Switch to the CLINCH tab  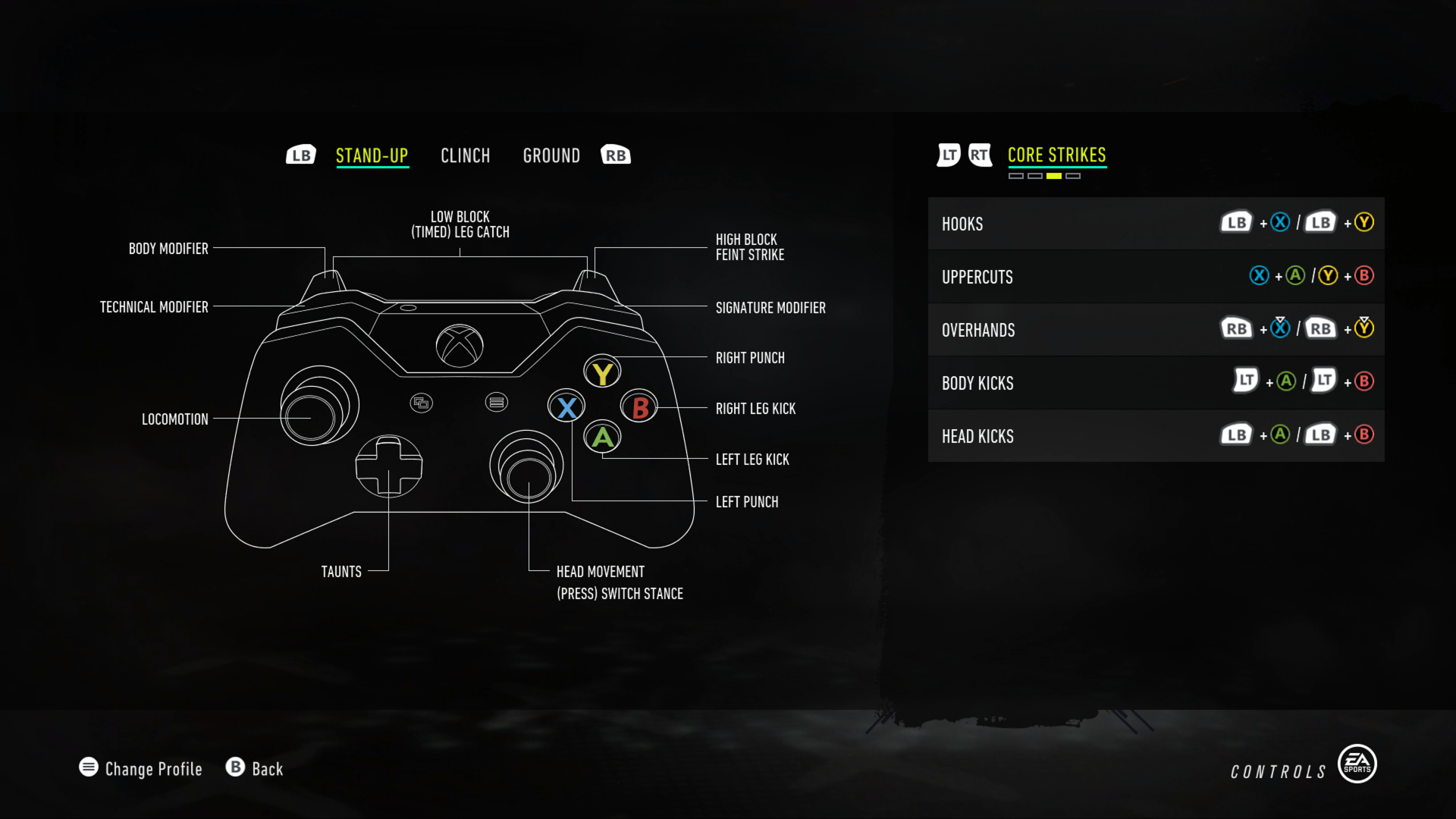point(466,155)
